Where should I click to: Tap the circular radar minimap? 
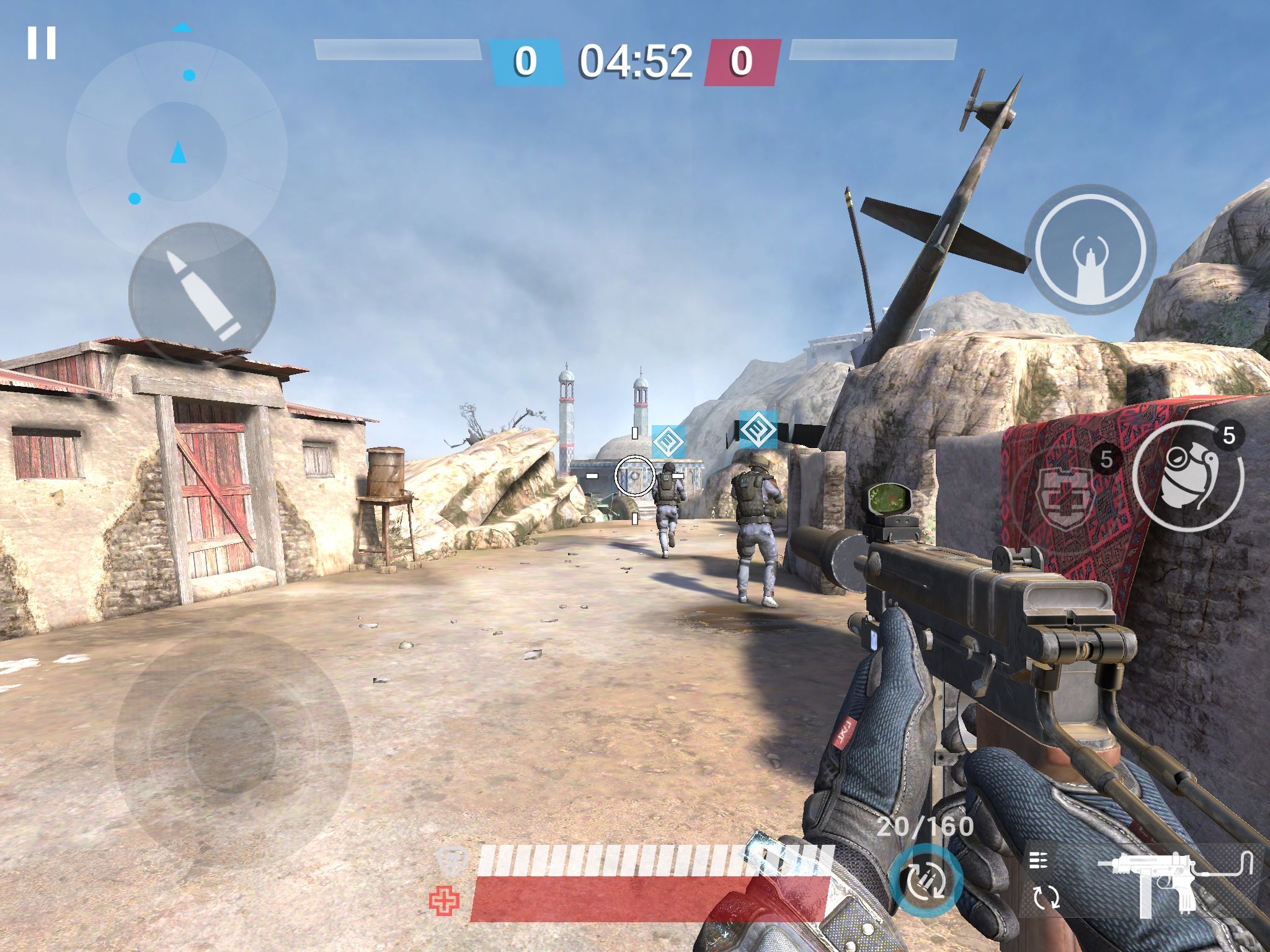tap(177, 151)
